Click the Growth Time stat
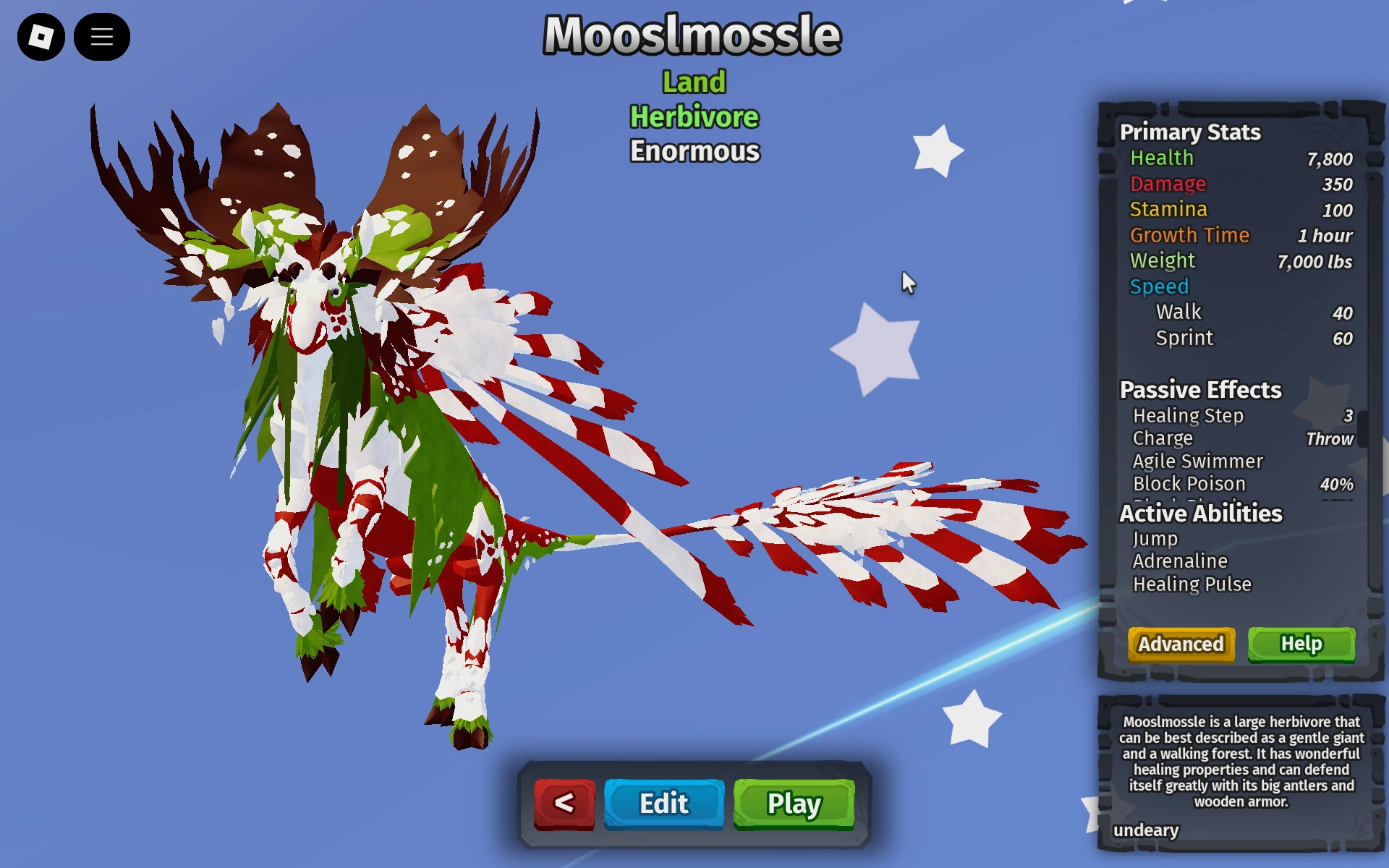This screenshot has width=1389, height=868. pyautogui.click(x=1189, y=235)
